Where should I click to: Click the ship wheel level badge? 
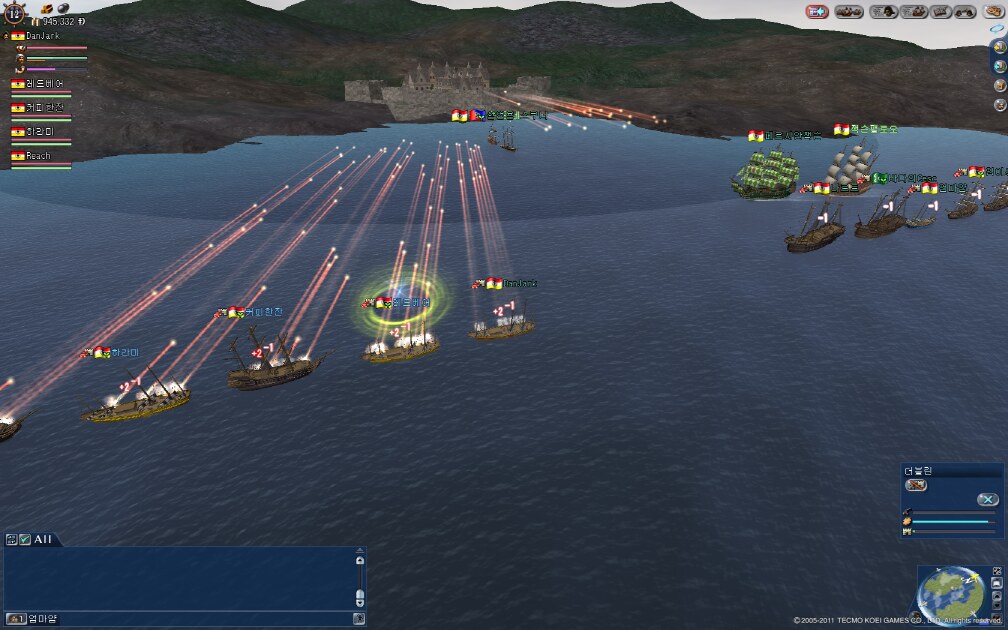click(x=15, y=14)
